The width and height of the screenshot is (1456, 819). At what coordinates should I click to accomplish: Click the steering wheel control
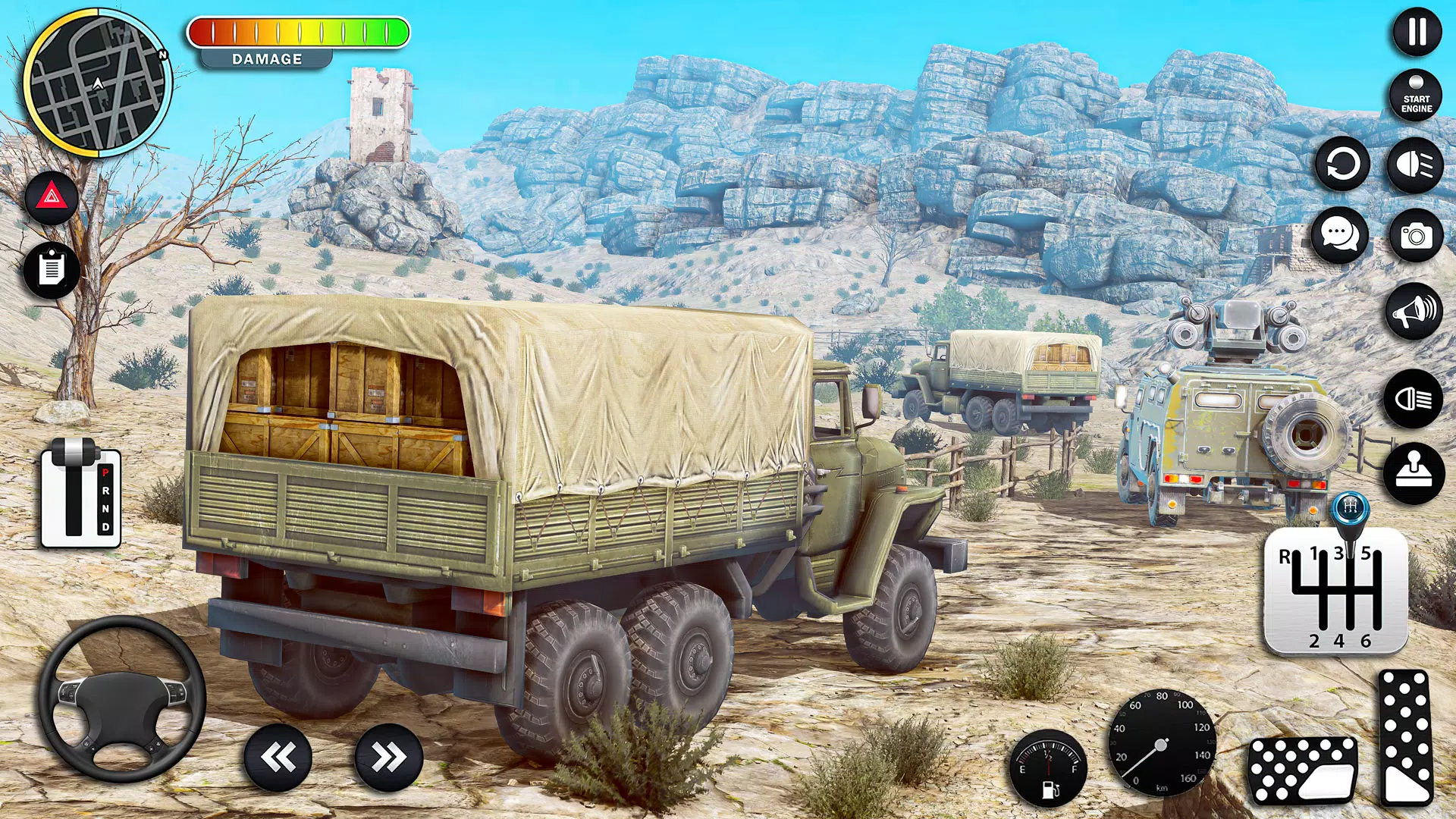(x=122, y=699)
